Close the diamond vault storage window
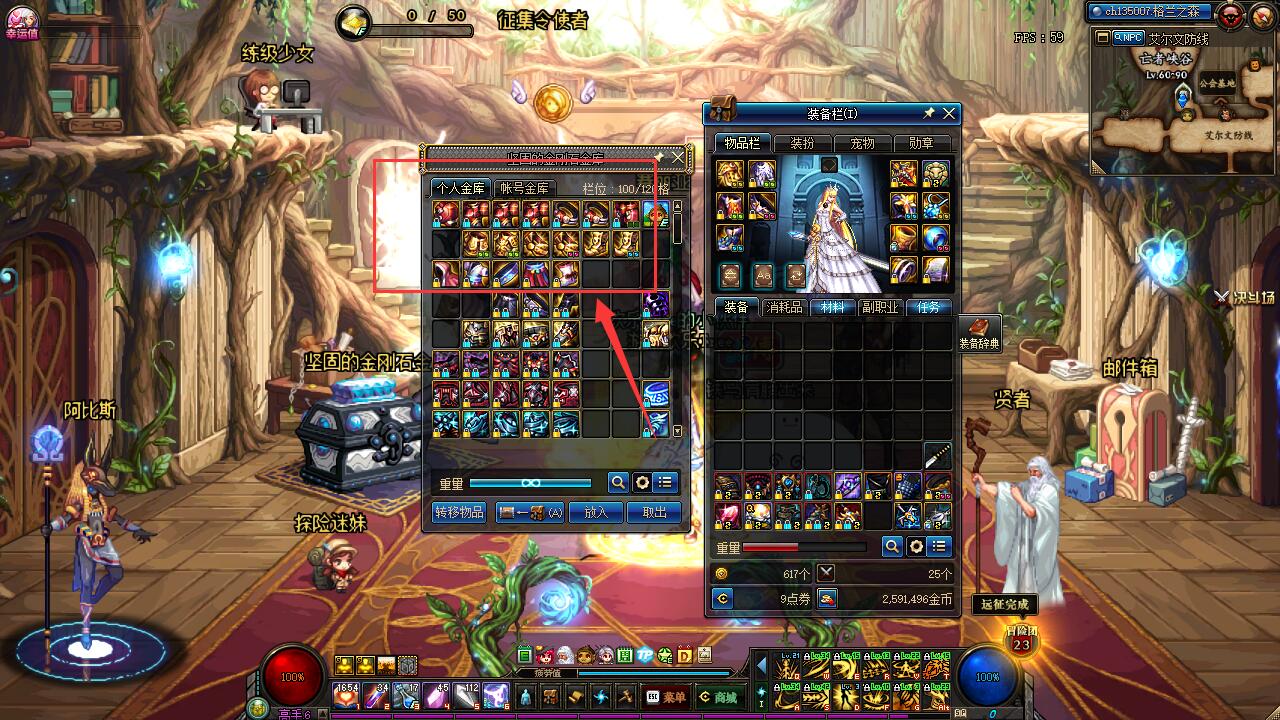Image resolution: width=1280 pixels, height=720 pixels. [678, 157]
